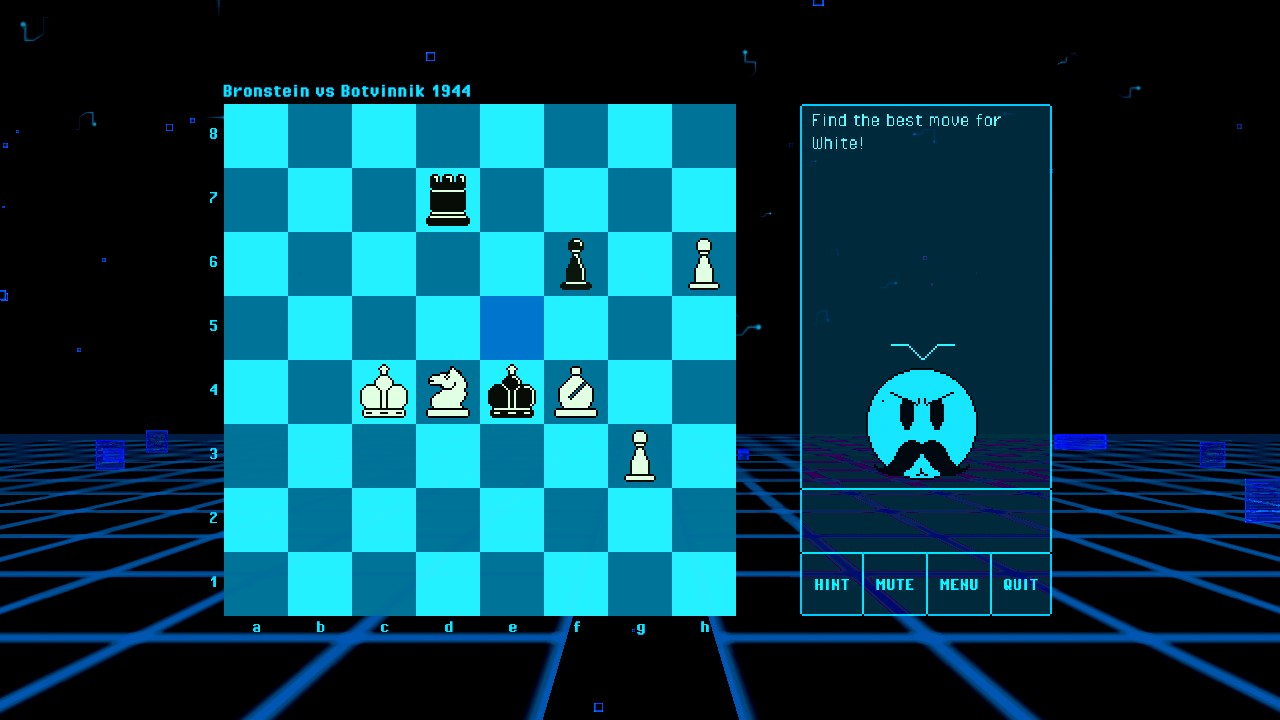Click the white king on c4
This screenshot has height=720, width=1280.
tap(383, 392)
